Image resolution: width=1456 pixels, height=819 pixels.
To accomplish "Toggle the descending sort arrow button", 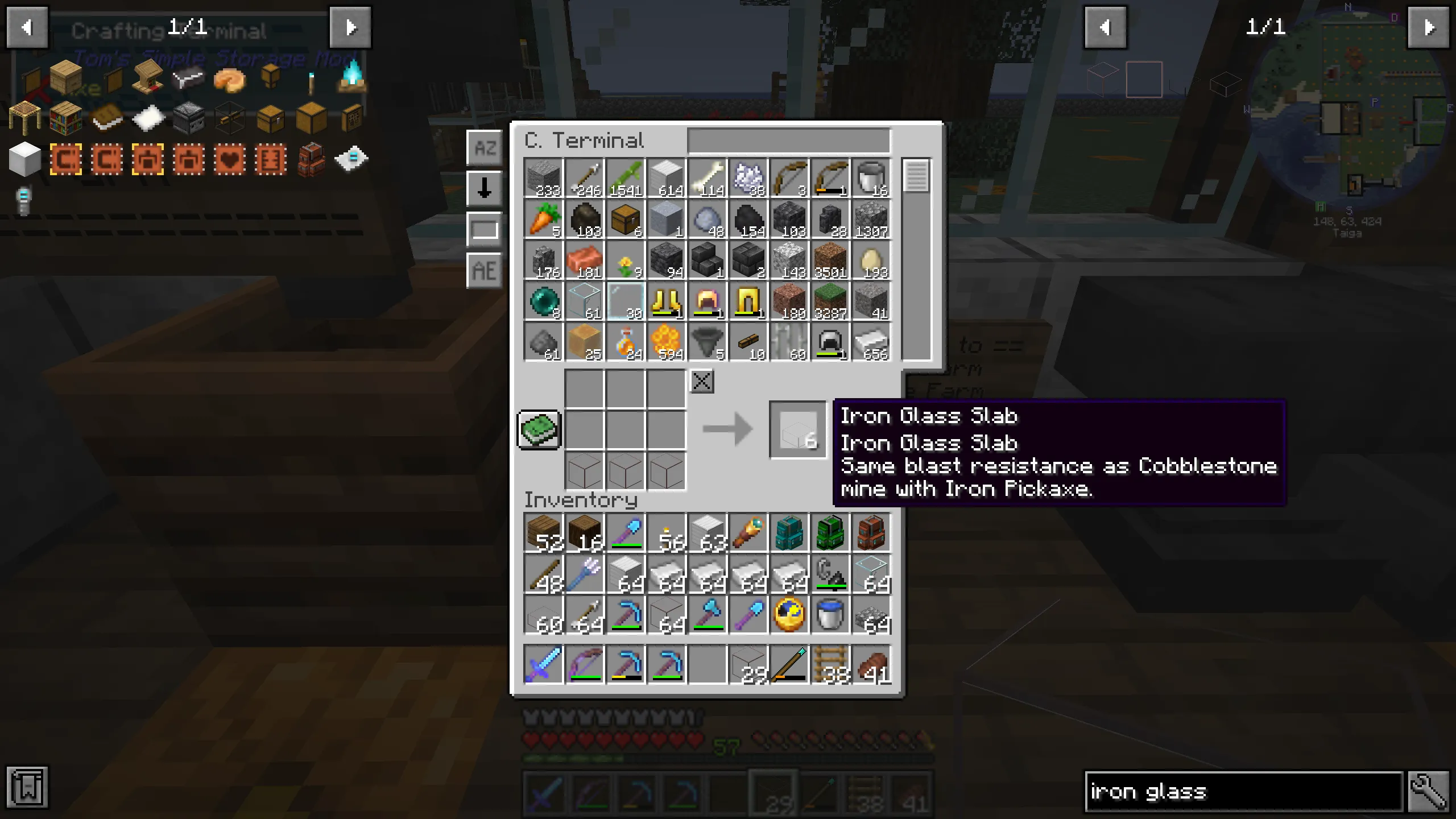I will (x=483, y=188).
